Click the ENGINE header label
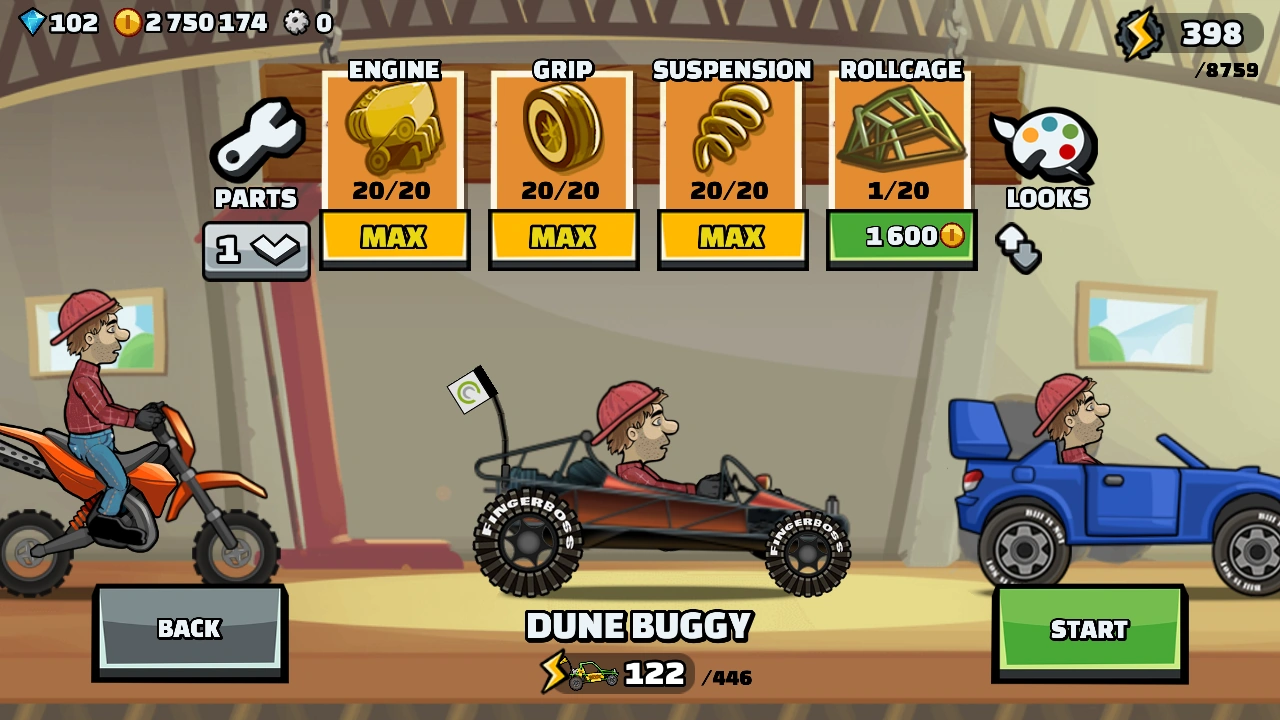Viewport: 1280px width, 720px height. point(394,70)
